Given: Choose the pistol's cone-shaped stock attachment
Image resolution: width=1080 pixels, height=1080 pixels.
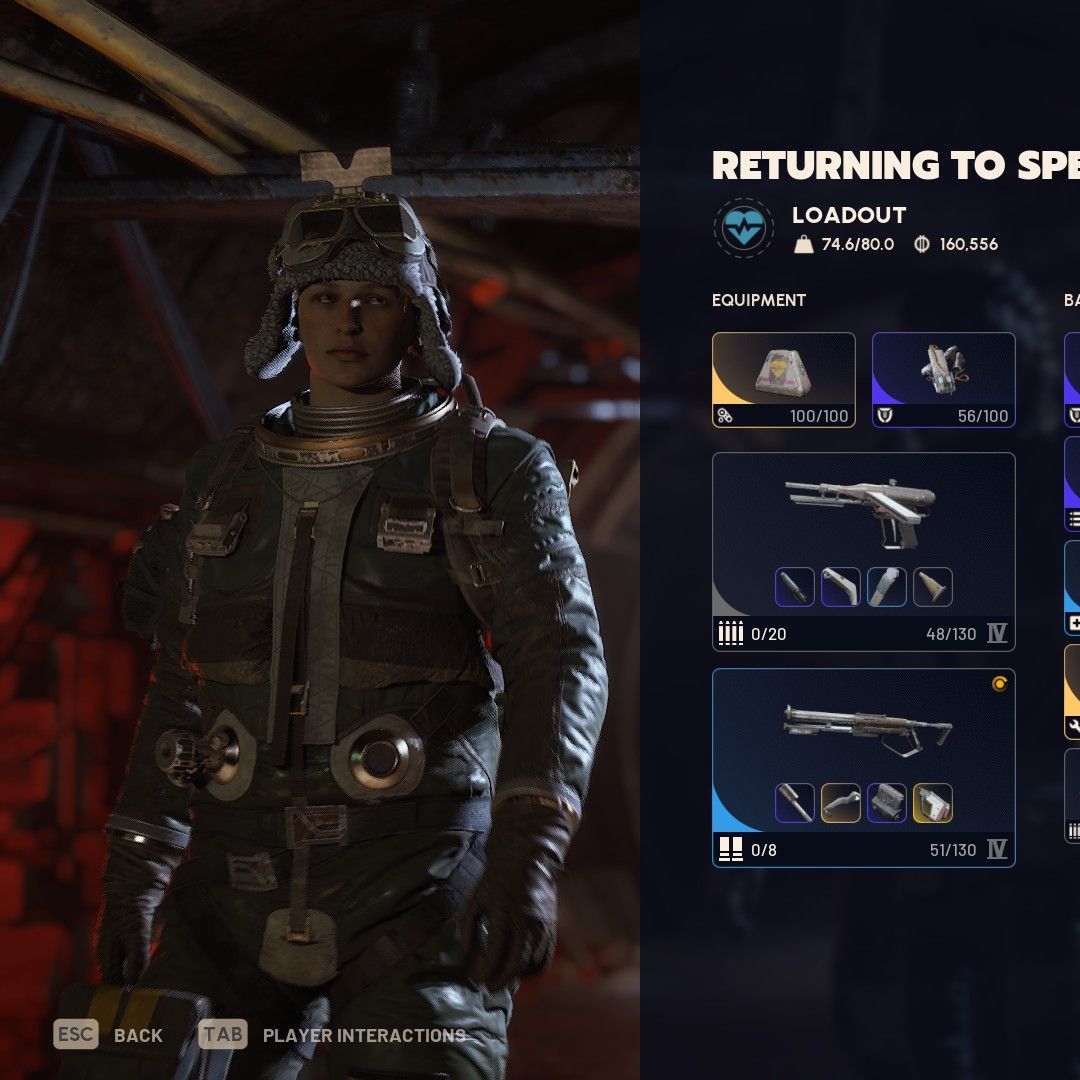Looking at the screenshot, I should 932,587.
